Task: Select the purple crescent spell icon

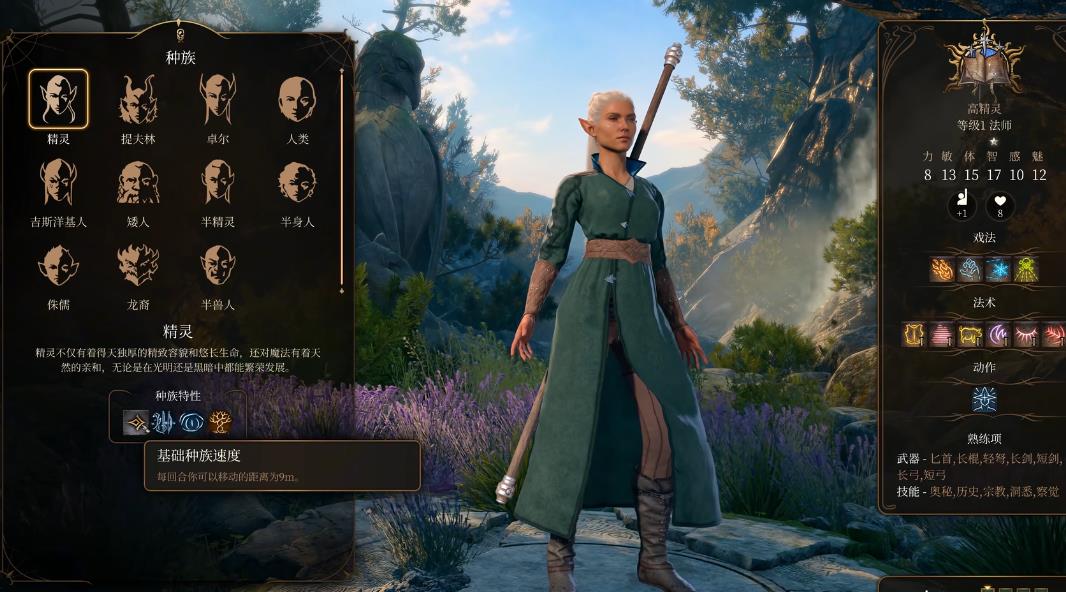Action: click(x=998, y=335)
